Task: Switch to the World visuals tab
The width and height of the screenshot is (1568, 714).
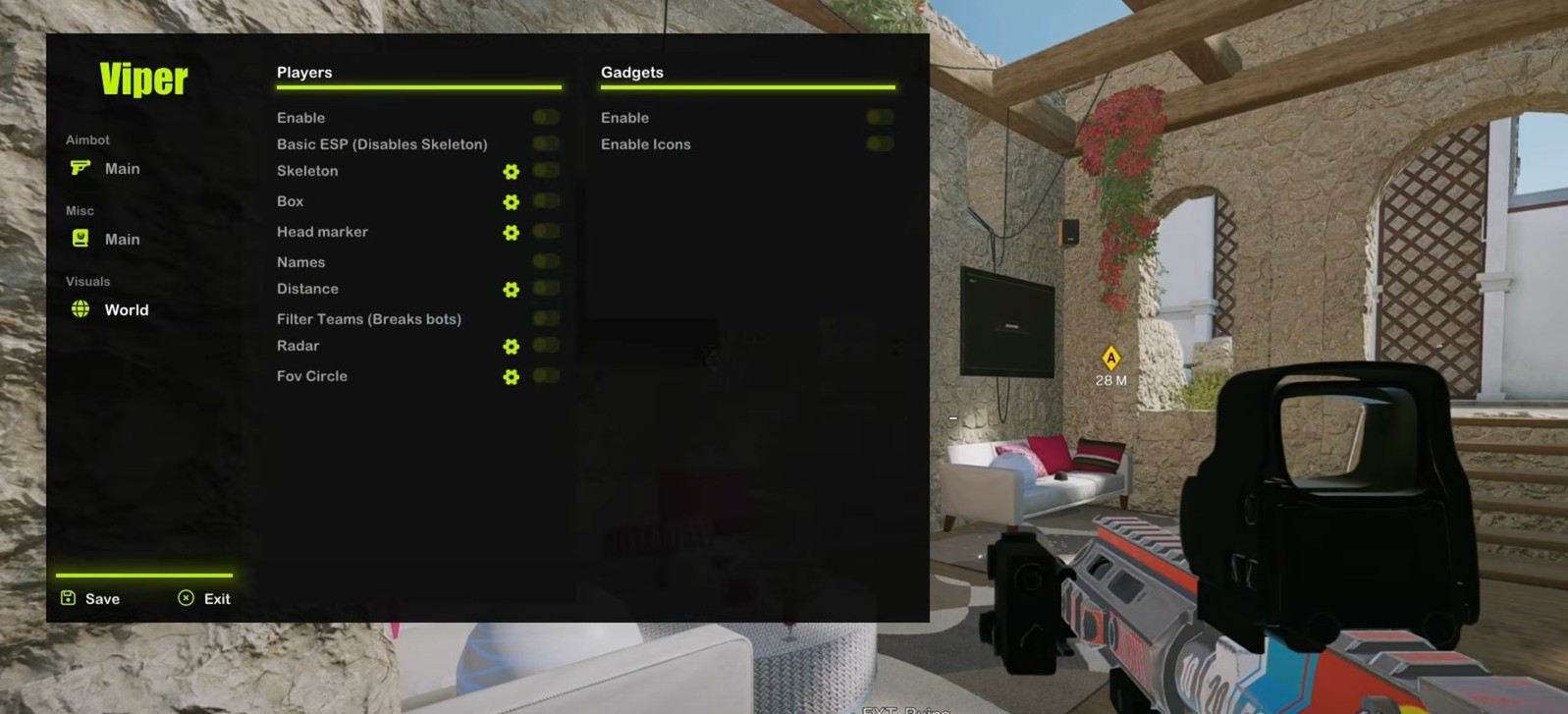Action: pos(110,310)
